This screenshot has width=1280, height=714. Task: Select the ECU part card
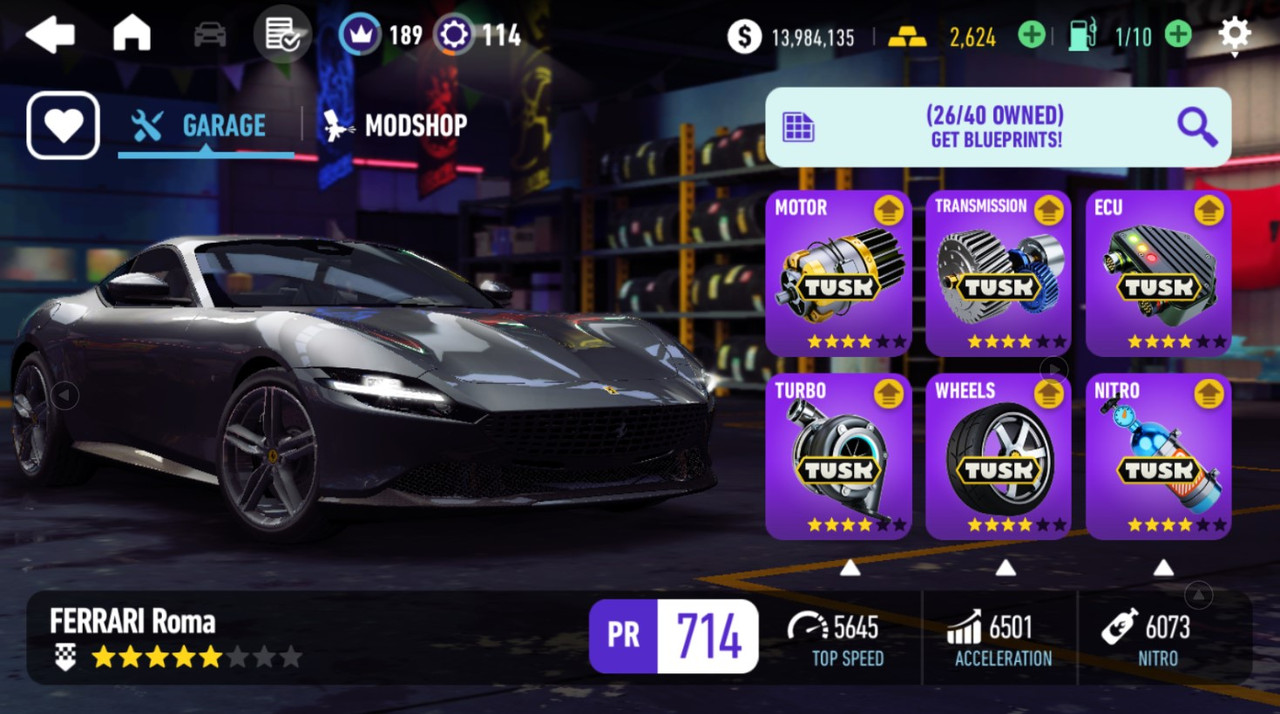click(1158, 273)
